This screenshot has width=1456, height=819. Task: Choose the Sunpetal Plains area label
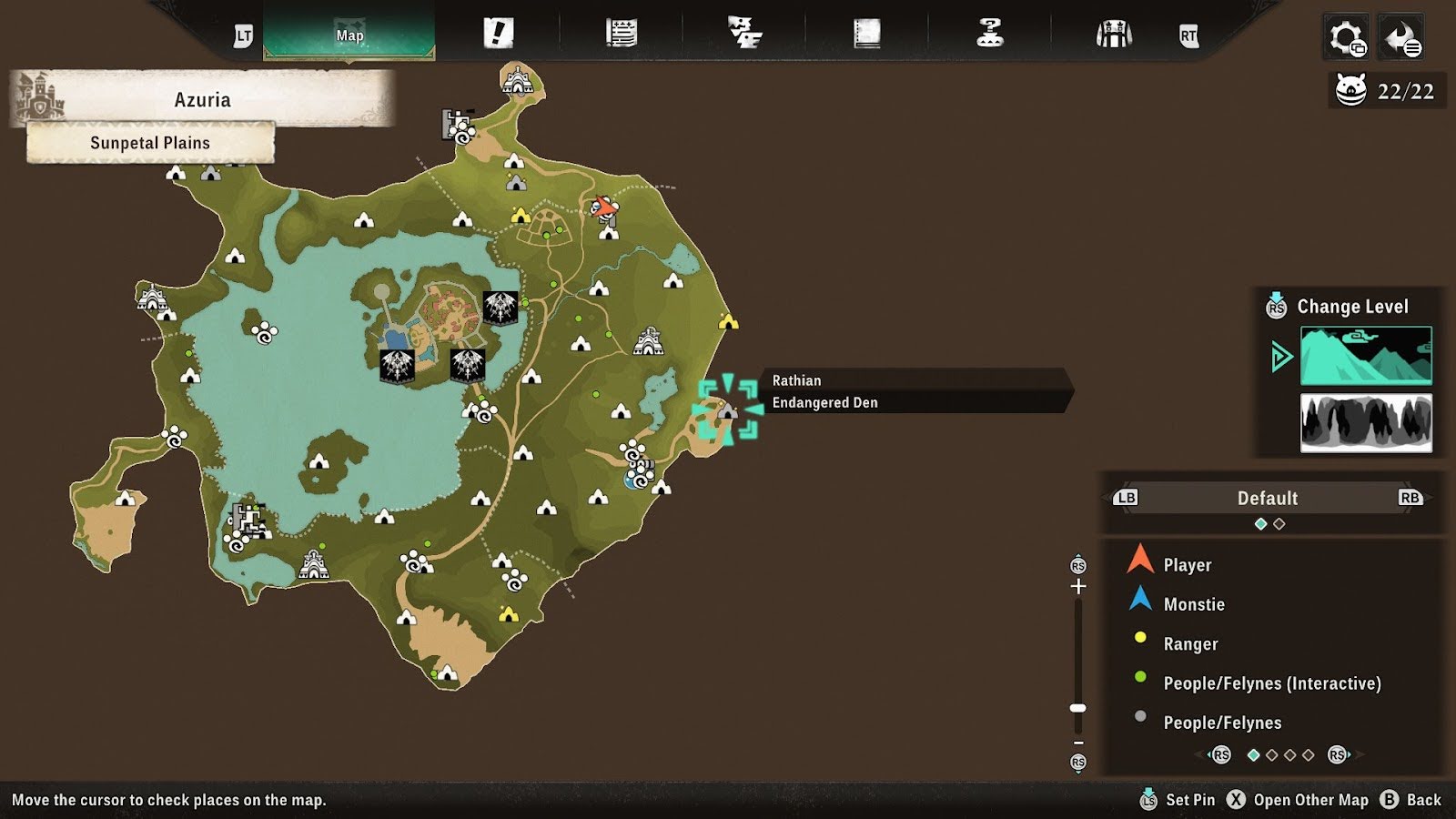[x=150, y=143]
